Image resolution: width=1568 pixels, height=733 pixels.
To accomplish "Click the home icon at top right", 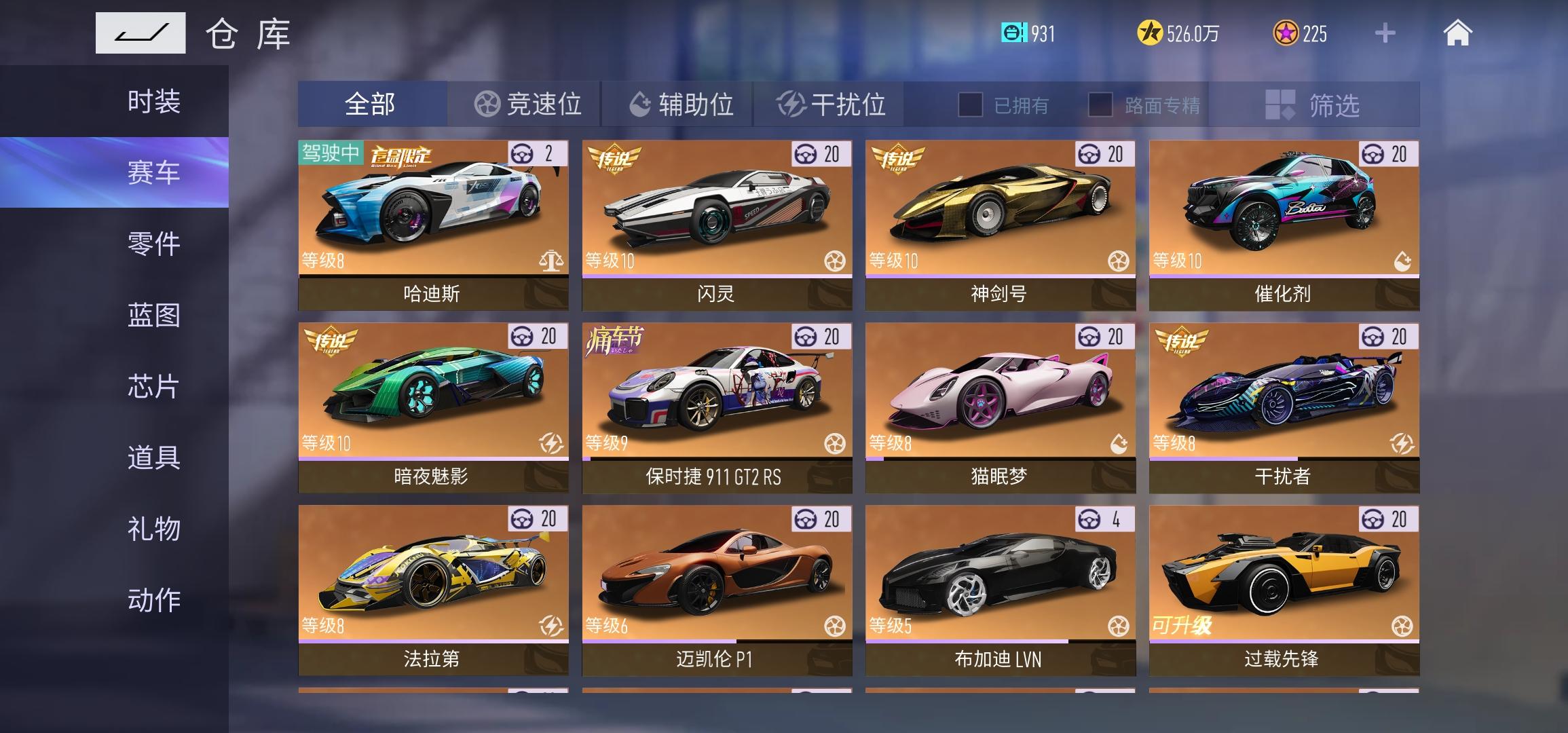I will click(x=1459, y=33).
